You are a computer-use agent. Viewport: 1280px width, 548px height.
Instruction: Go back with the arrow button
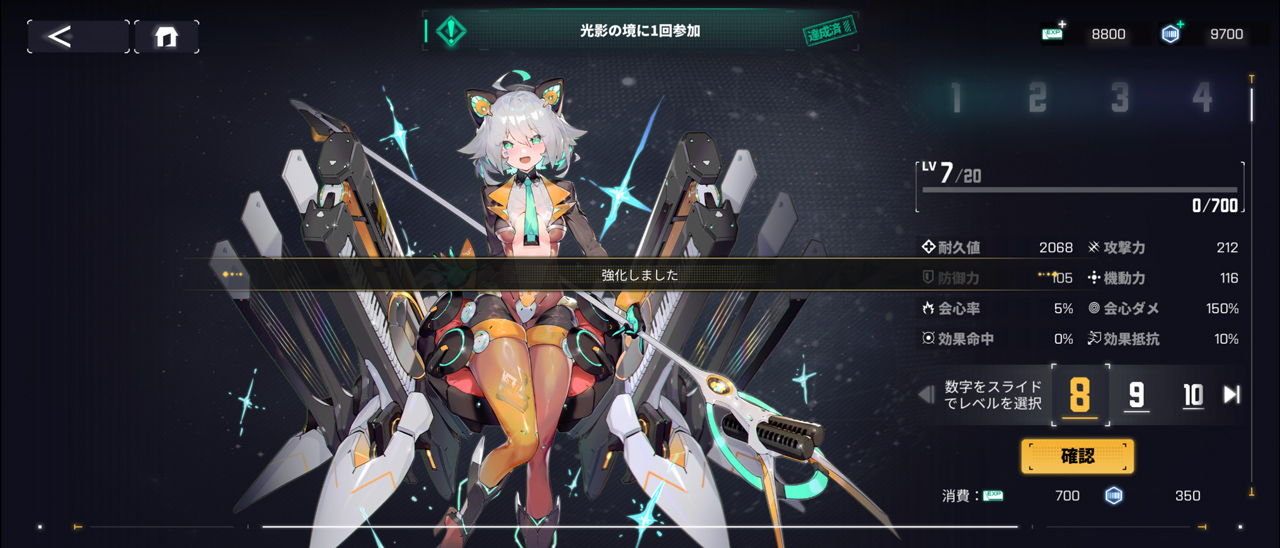click(x=77, y=37)
